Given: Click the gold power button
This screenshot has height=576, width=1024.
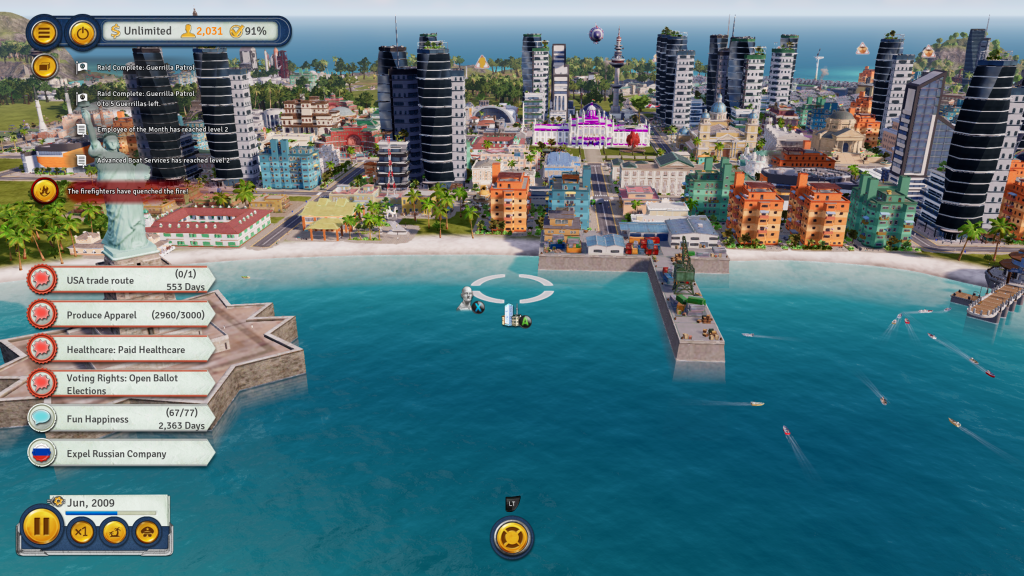Looking at the screenshot, I should pyautogui.click(x=82, y=32).
